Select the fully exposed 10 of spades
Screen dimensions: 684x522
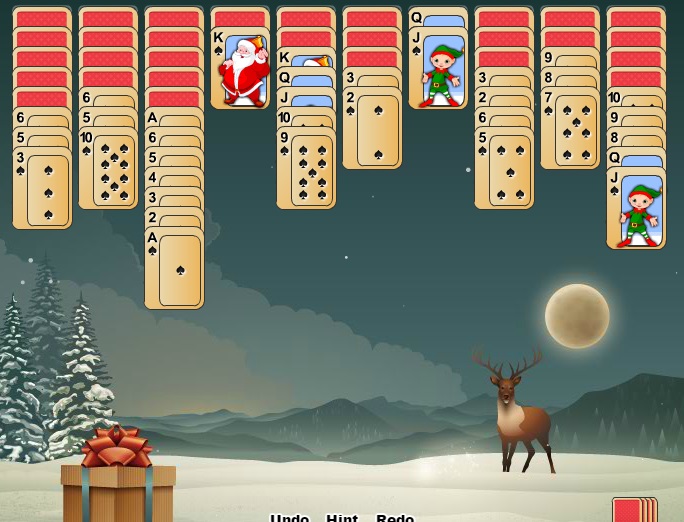click(x=108, y=169)
